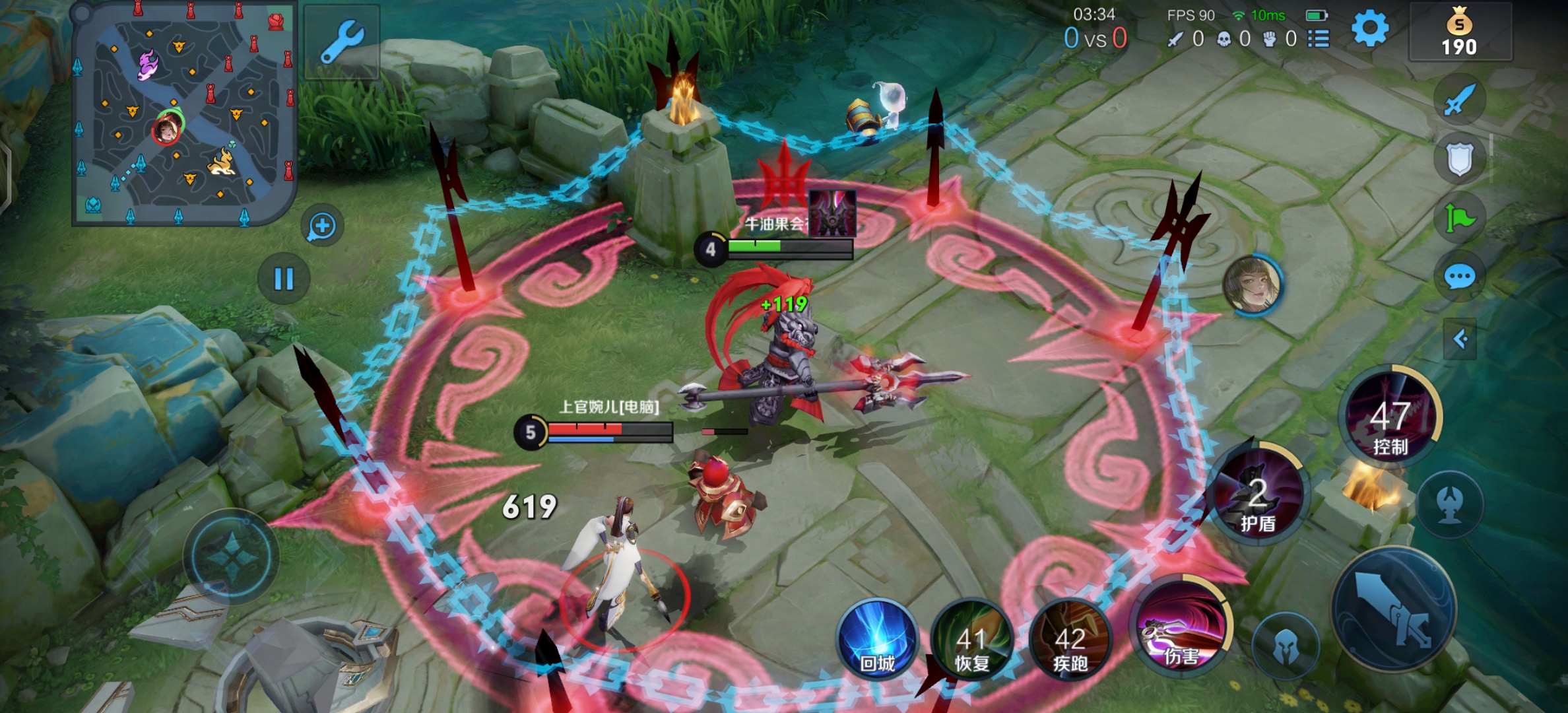The width and height of the screenshot is (1568, 713).
Task: Tap the green flag rally signal
Action: (1459, 217)
